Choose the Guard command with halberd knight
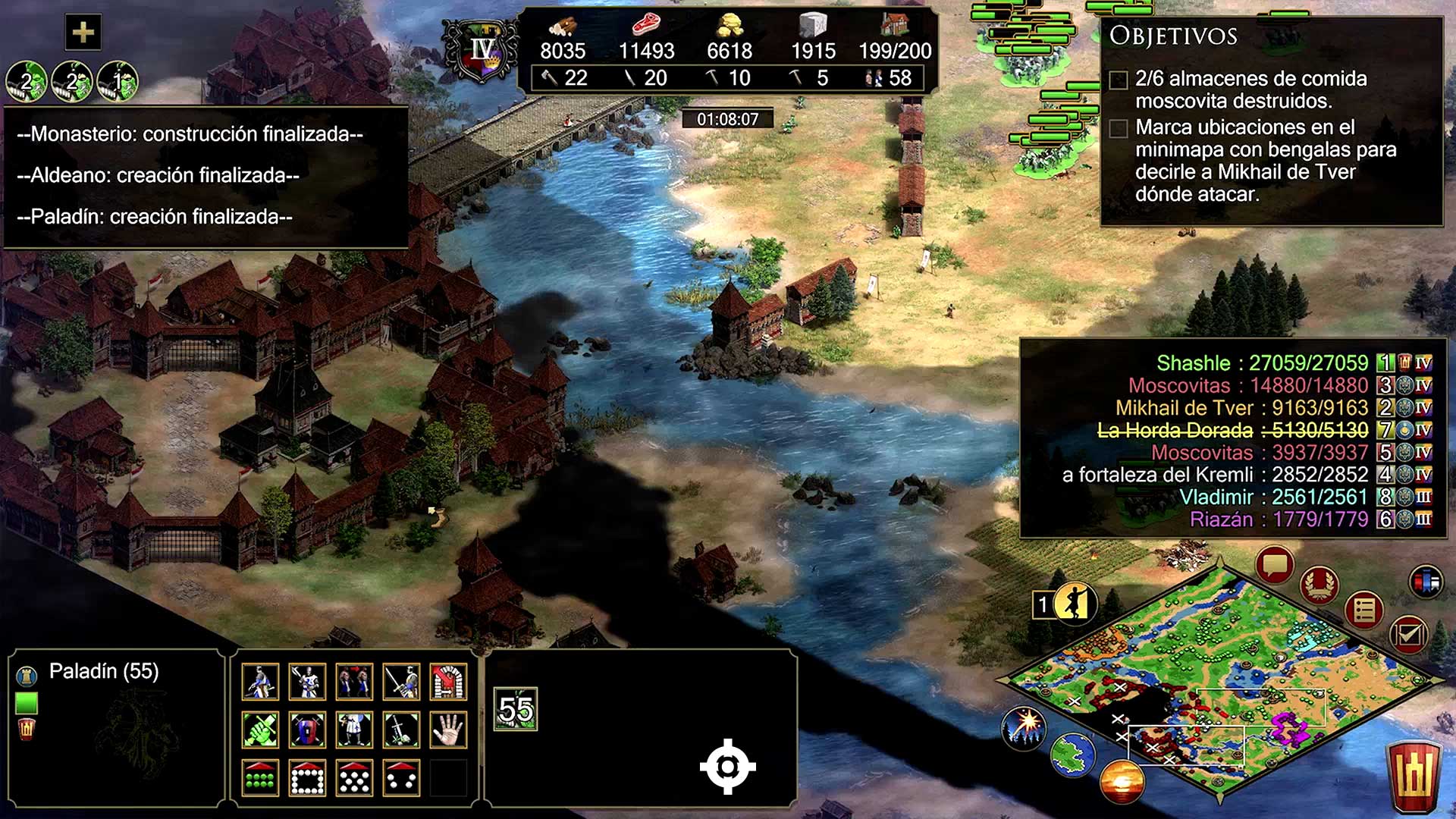Image resolution: width=1456 pixels, height=819 pixels. [307, 681]
